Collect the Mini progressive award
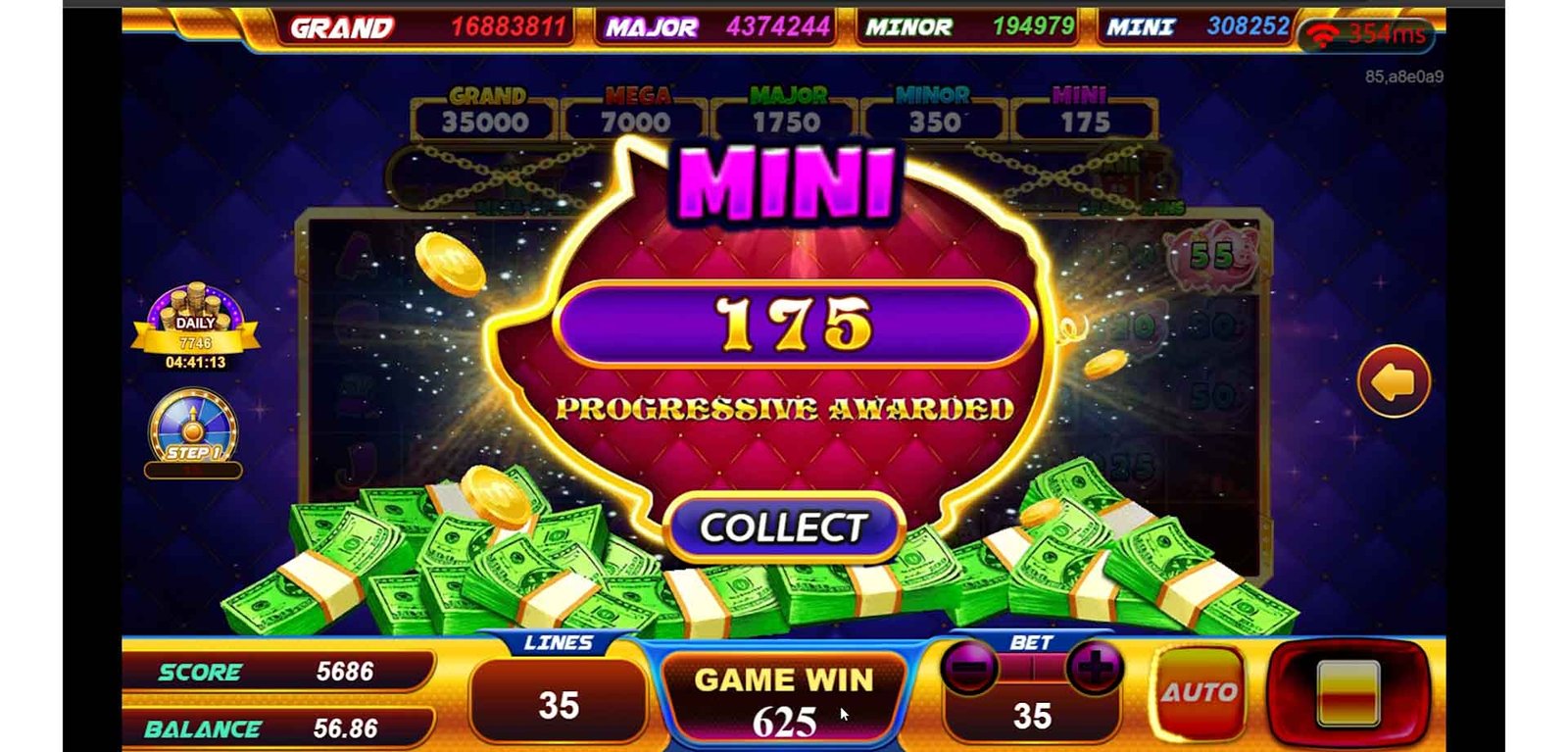 click(782, 527)
